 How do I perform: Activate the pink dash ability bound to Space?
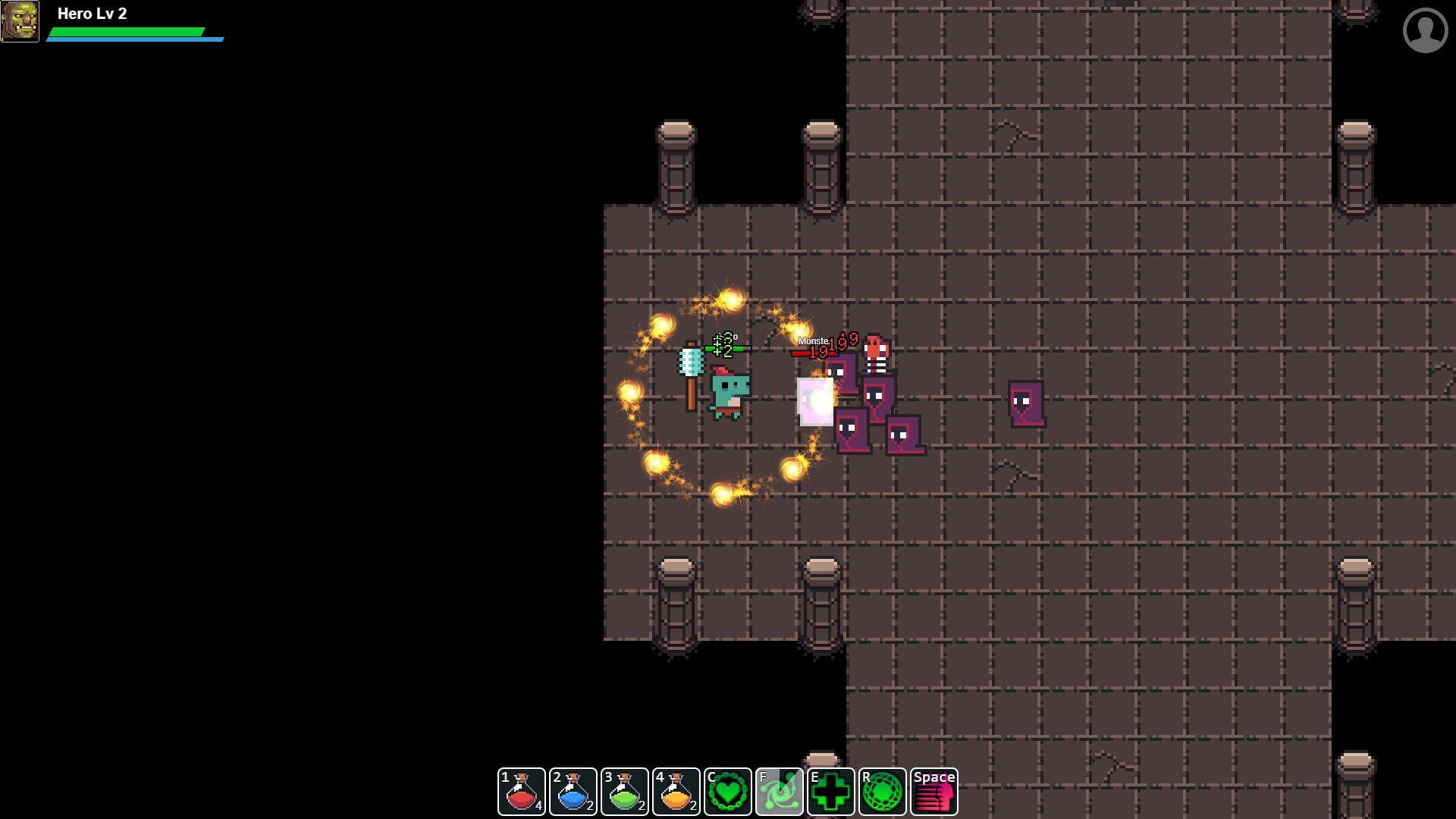[x=934, y=791]
